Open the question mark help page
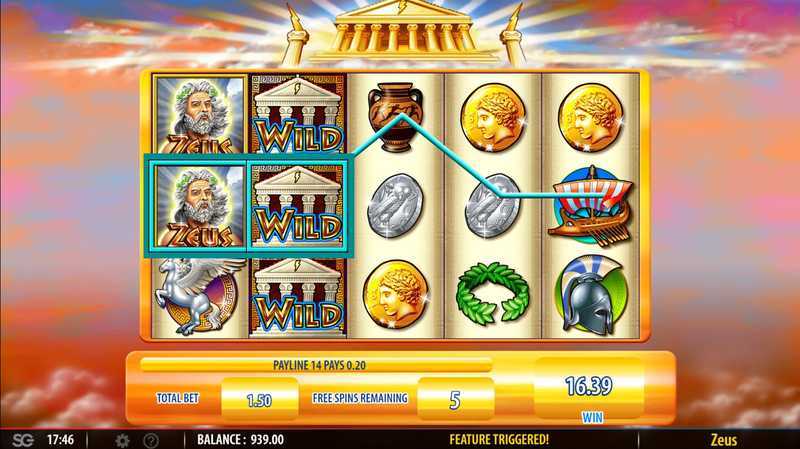Image resolution: width=800 pixels, height=449 pixels. (151, 439)
